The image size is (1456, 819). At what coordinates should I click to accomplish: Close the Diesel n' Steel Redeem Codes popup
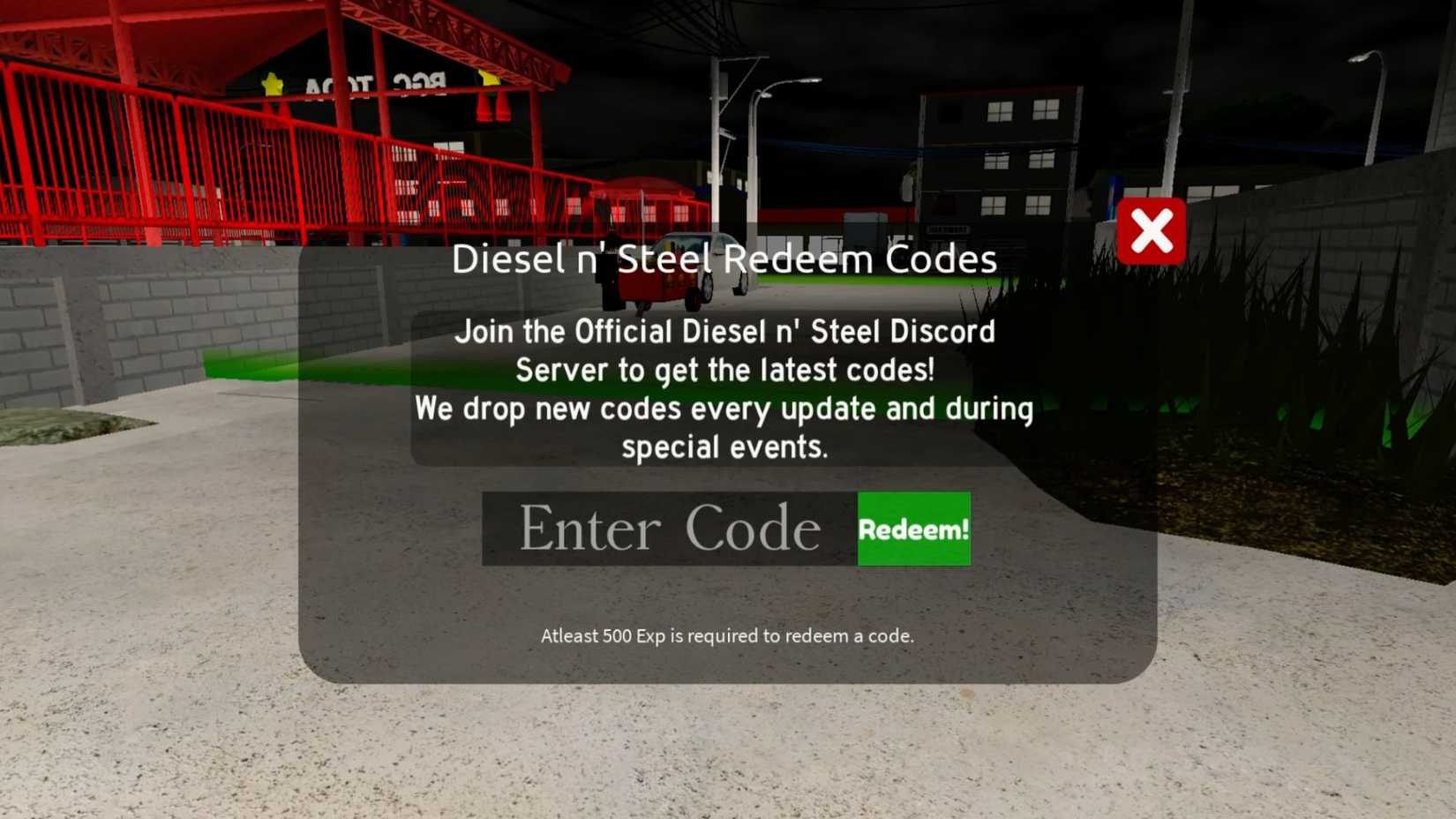coord(1152,231)
